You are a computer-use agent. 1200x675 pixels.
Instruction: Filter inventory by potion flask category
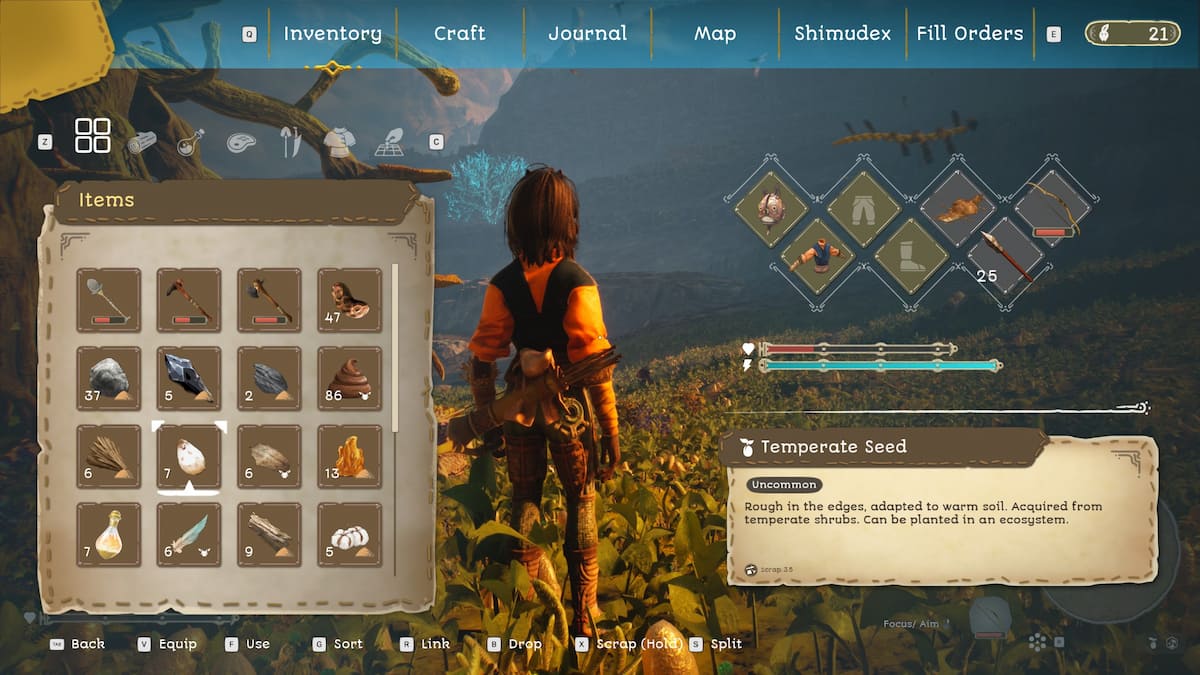190,142
